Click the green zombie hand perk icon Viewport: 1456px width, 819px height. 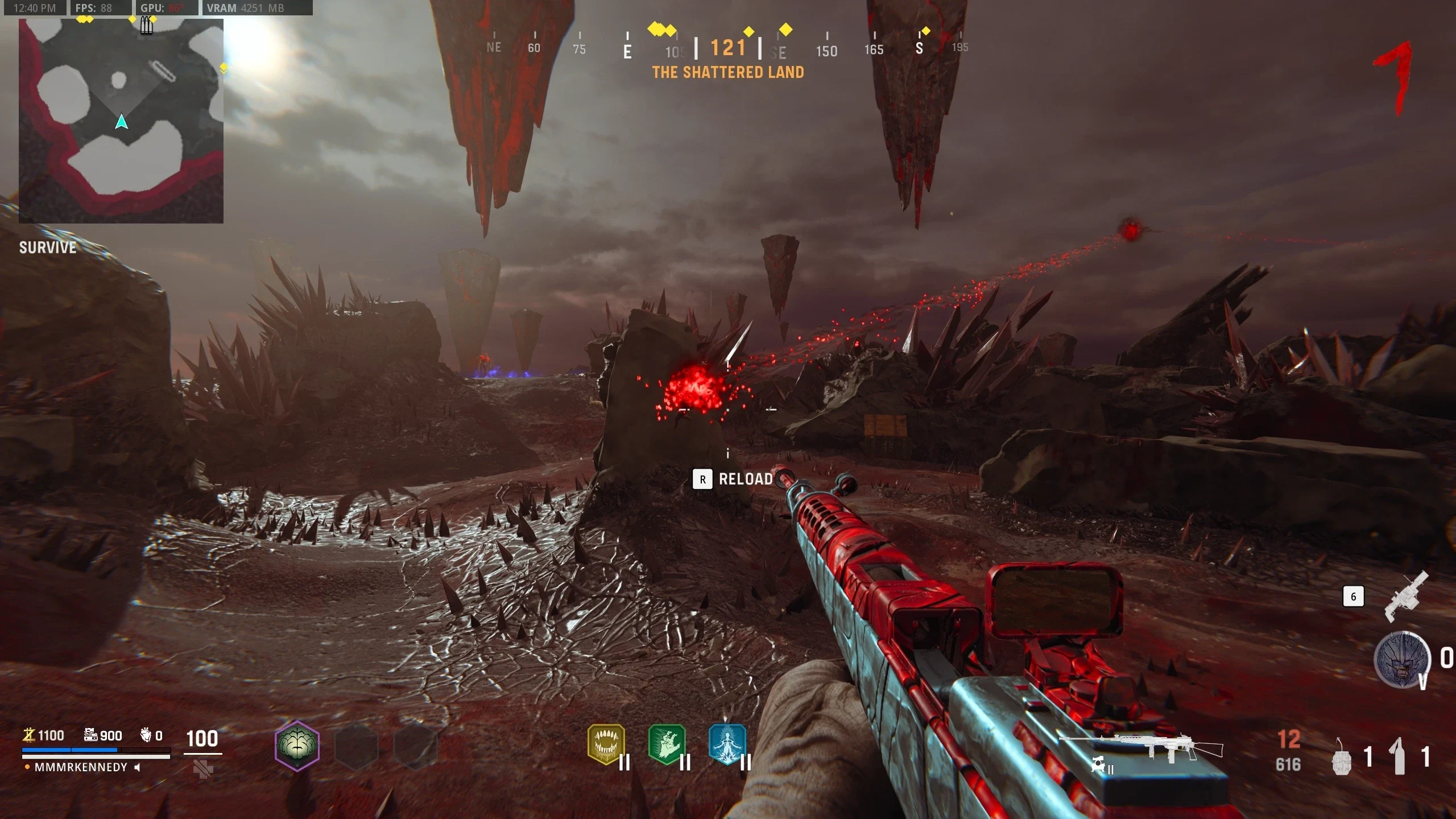(x=667, y=744)
